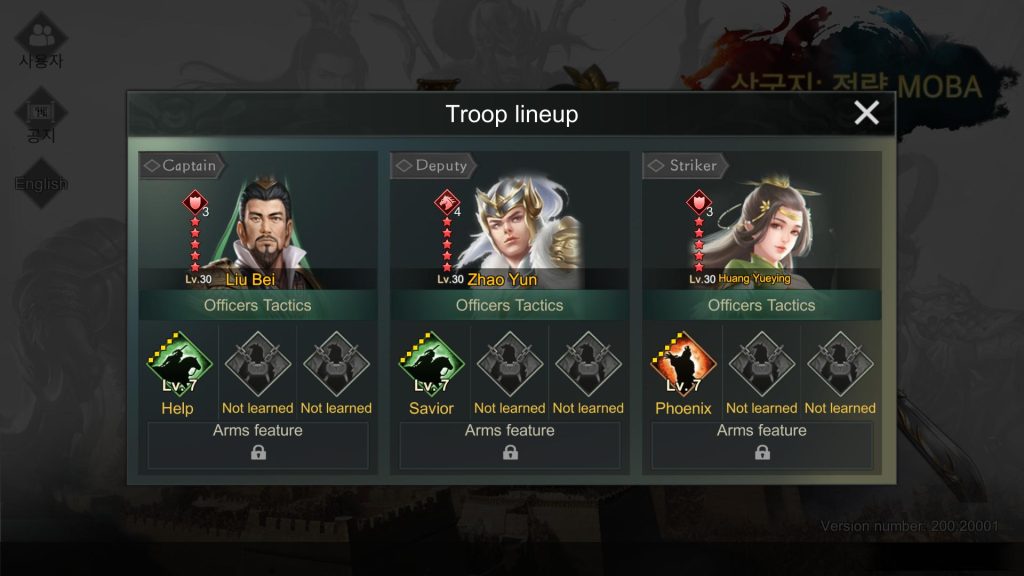1024x576 pixels.
Task: Open Officers Tactics under Zhao Yun
Action: coord(510,305)
